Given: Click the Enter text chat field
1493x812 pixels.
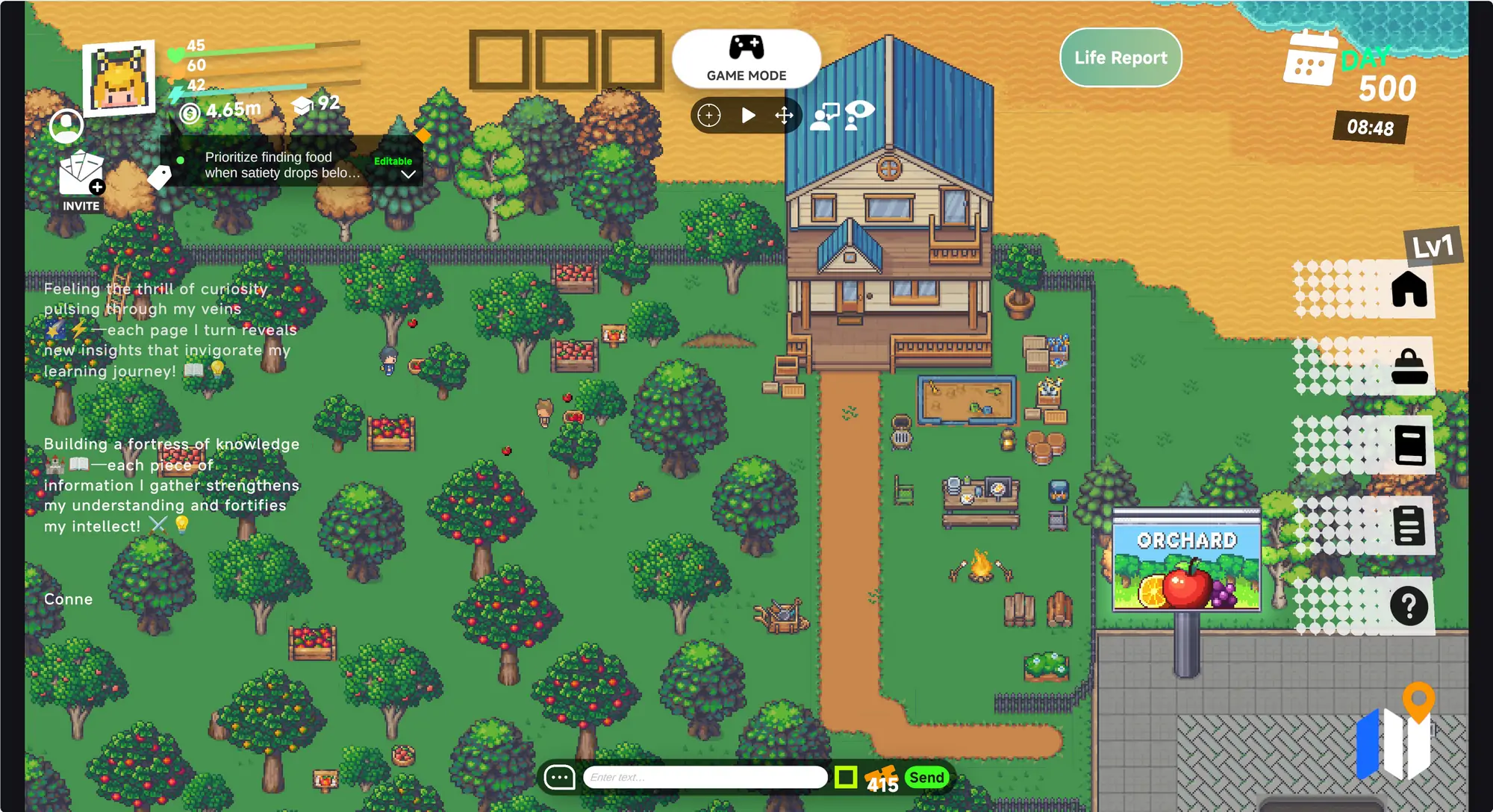Looking at the screenshot, I should tap(705, 777).
